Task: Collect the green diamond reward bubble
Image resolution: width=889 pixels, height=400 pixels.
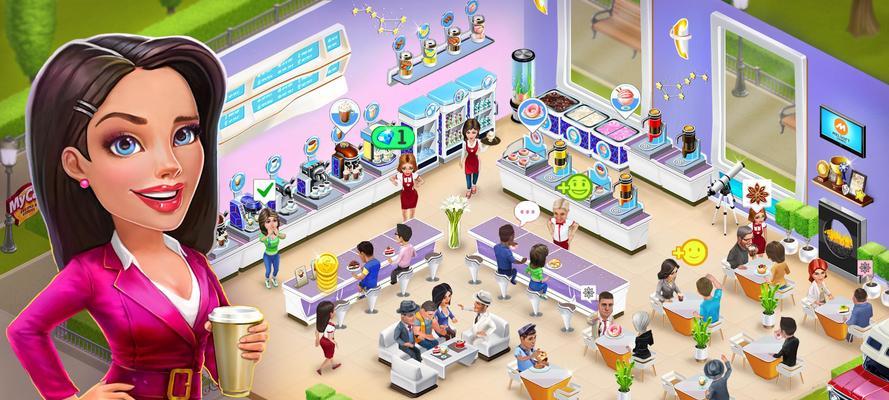Action: tap(393, 135)
